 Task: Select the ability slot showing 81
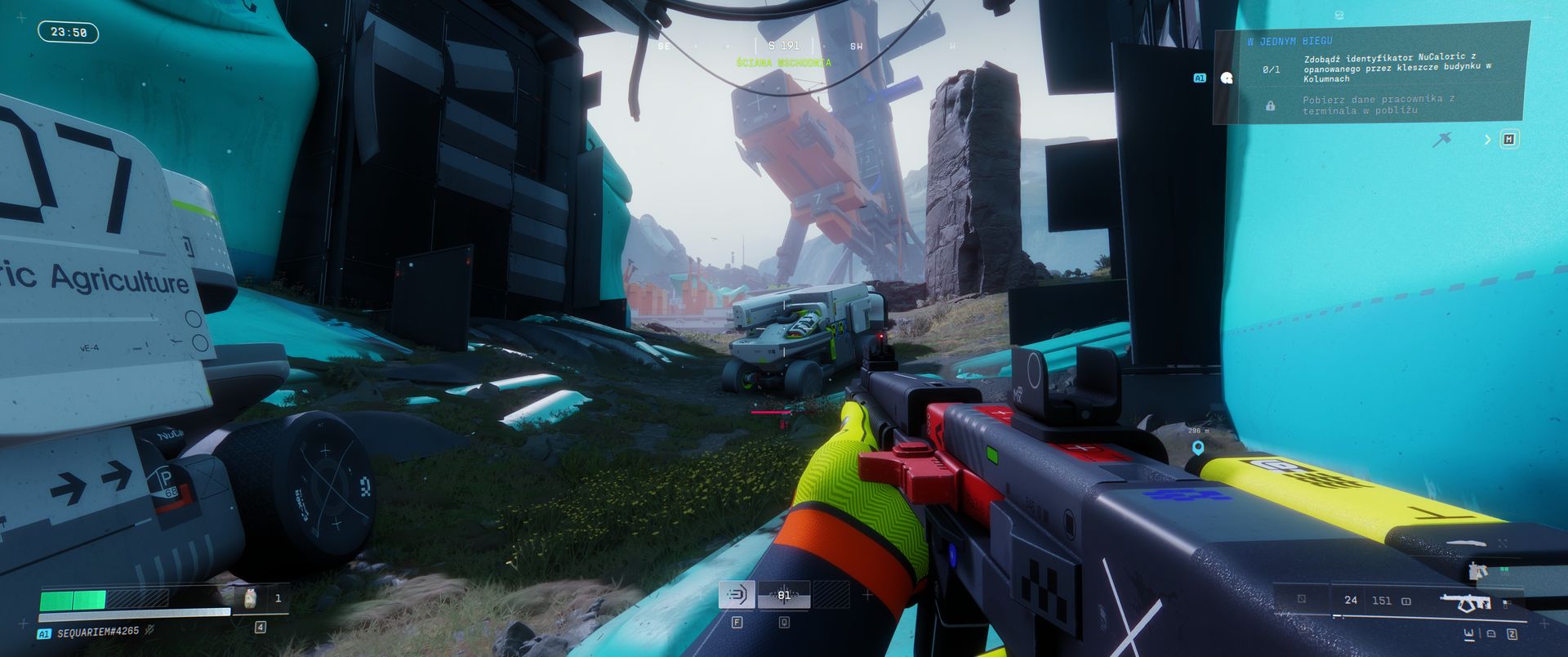(784, 595)
